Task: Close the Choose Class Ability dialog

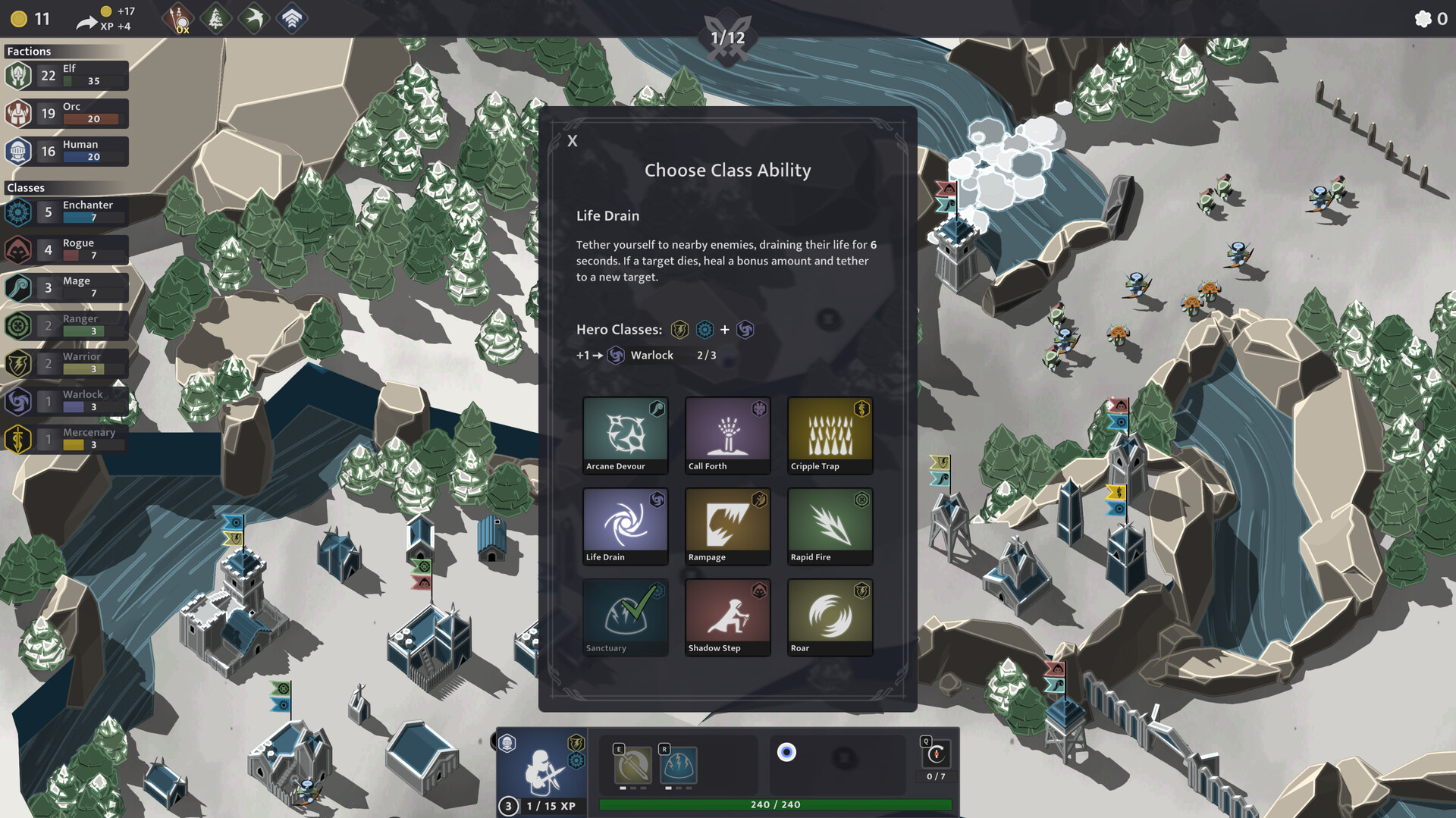Action: pos(572,140)
